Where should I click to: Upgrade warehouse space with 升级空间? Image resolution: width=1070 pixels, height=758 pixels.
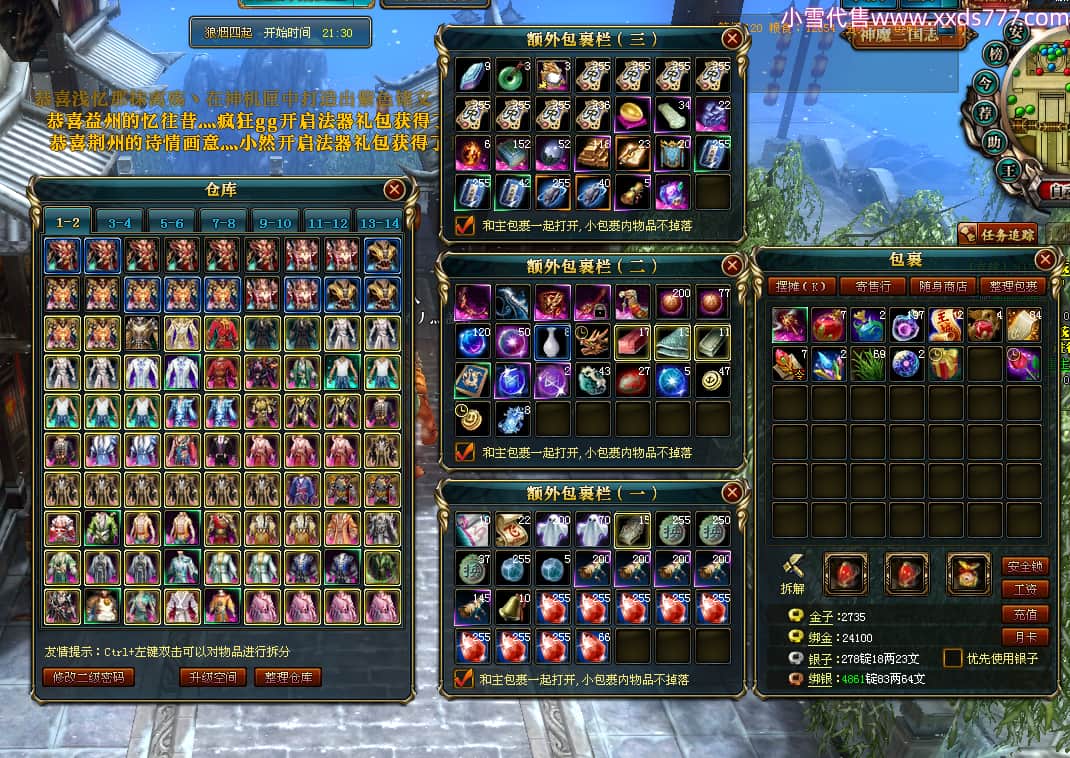(212, 677)
